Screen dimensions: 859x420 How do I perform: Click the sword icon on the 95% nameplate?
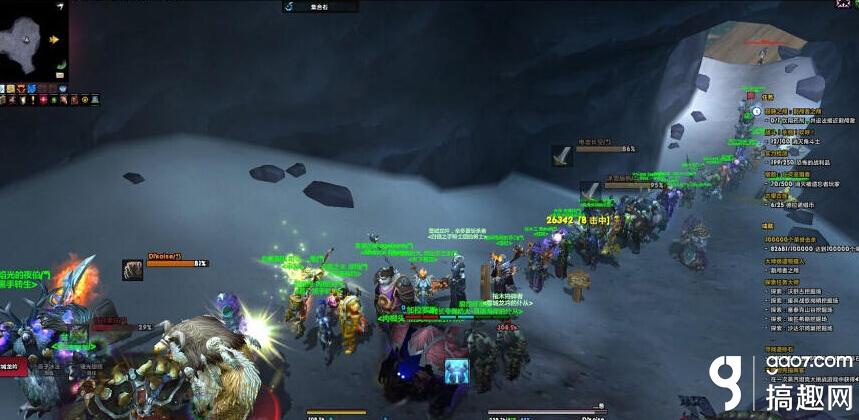[591, 190]
